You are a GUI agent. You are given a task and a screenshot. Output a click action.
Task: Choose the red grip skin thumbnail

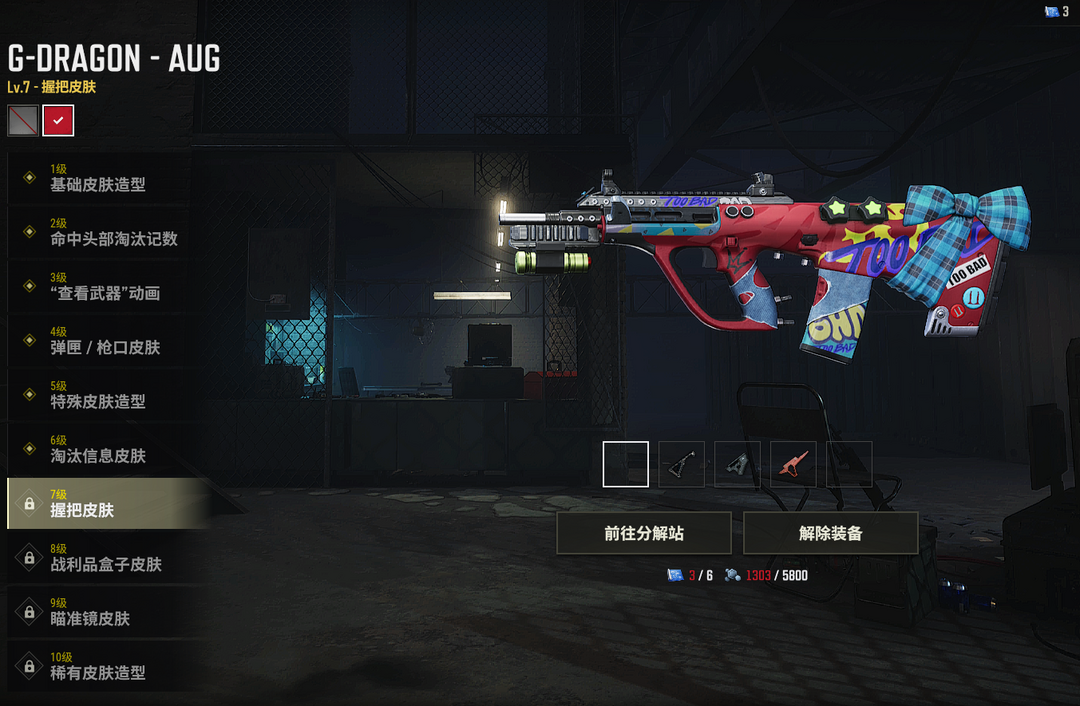click(793, 464)
